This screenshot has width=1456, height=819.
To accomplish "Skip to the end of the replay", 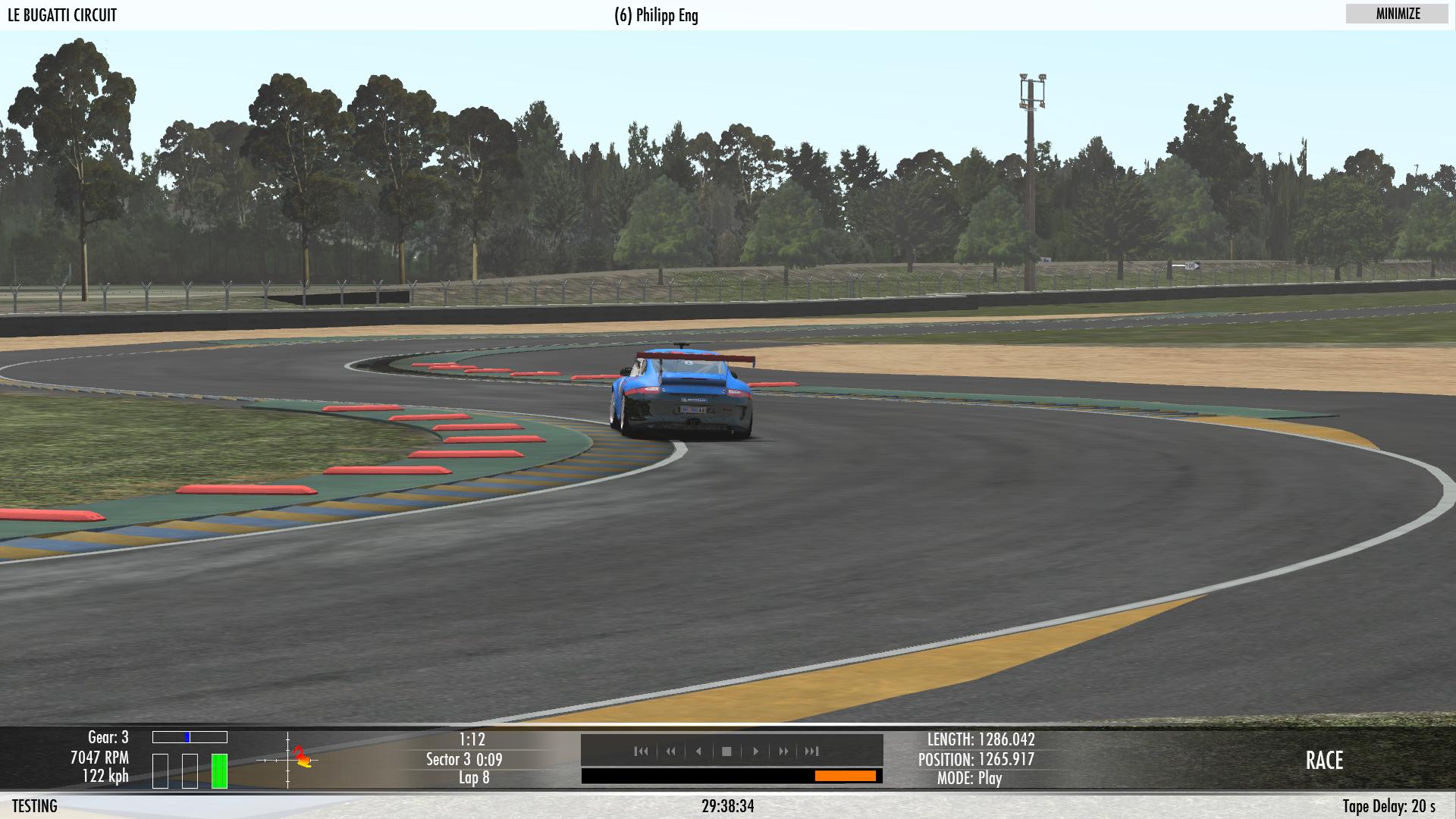I will (812, 752).
